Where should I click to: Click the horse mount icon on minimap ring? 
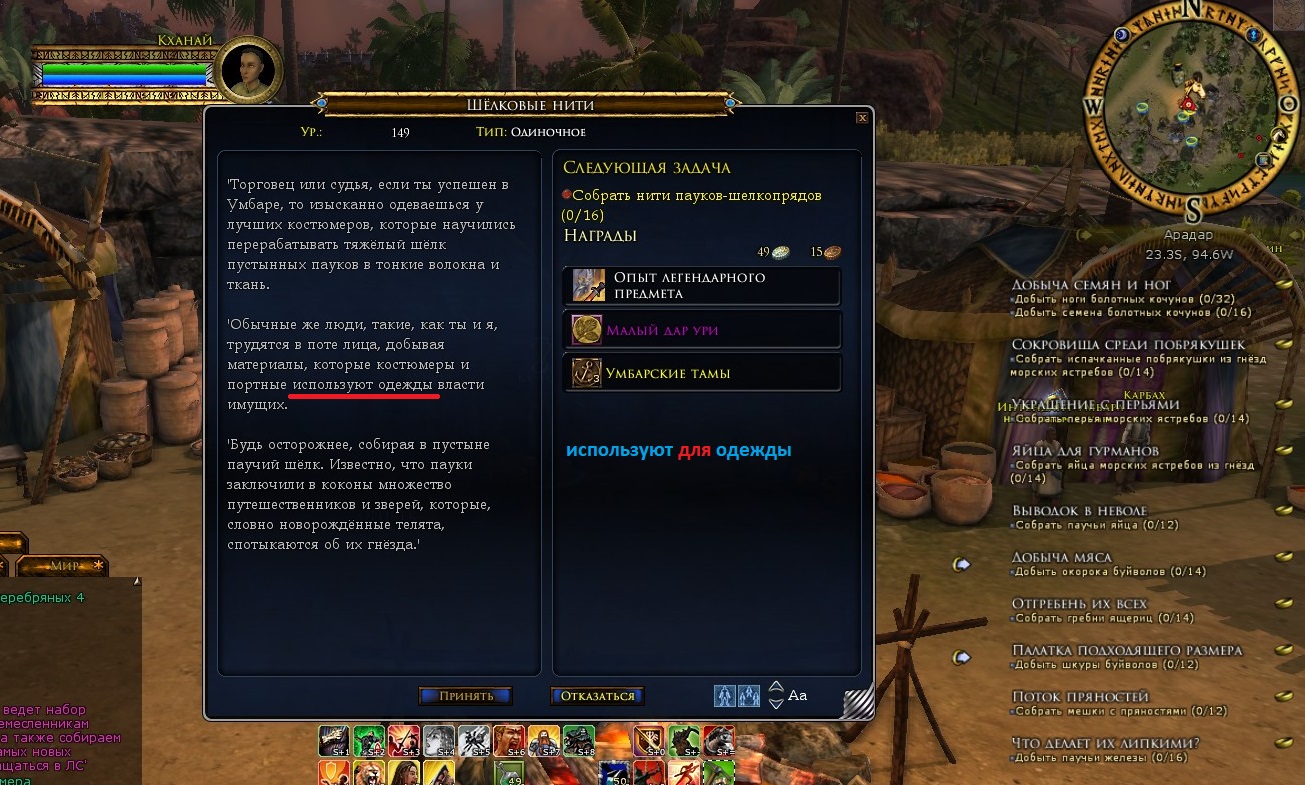[1277, 135]
